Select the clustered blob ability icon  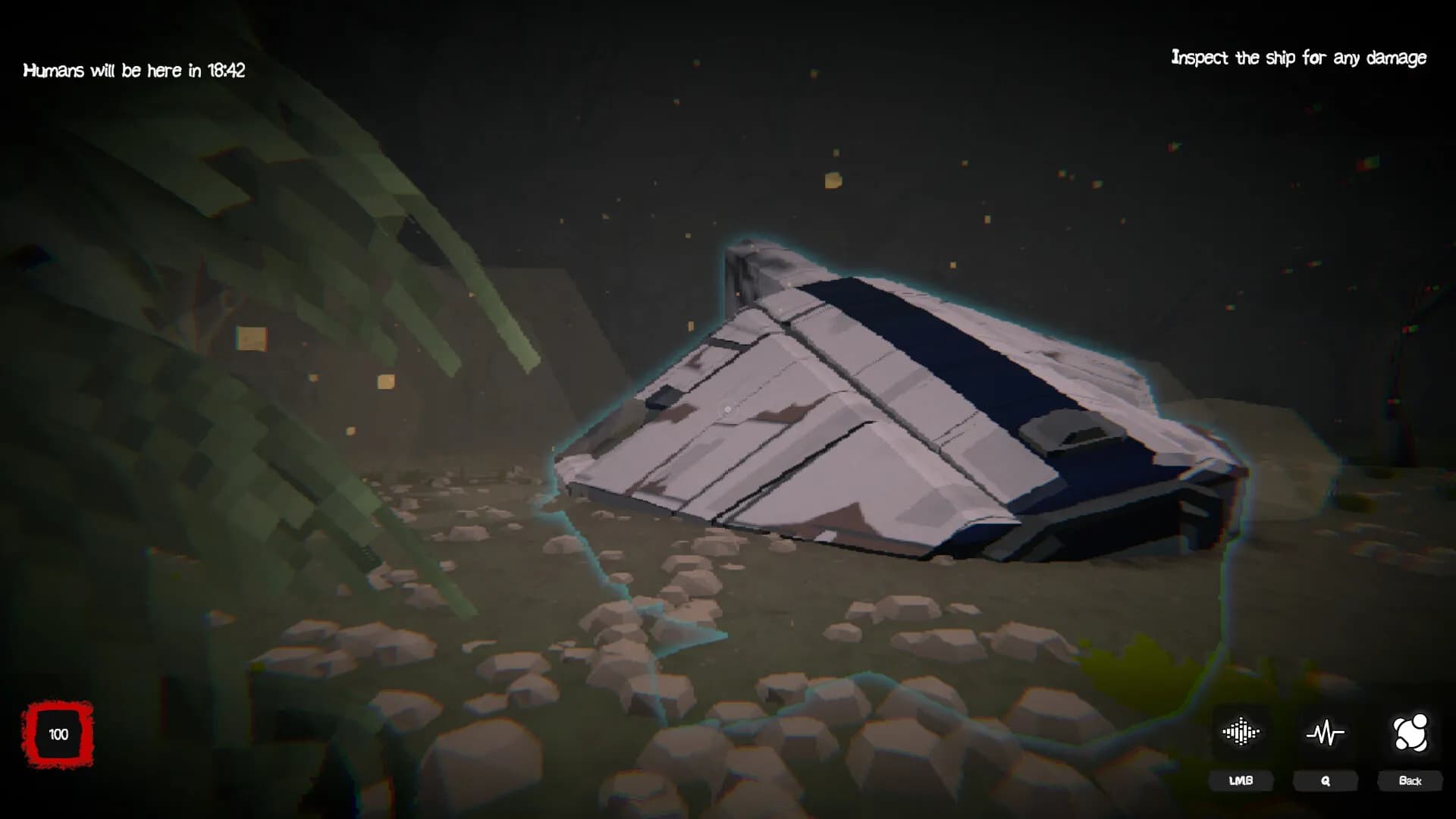tap(1410, 733)
